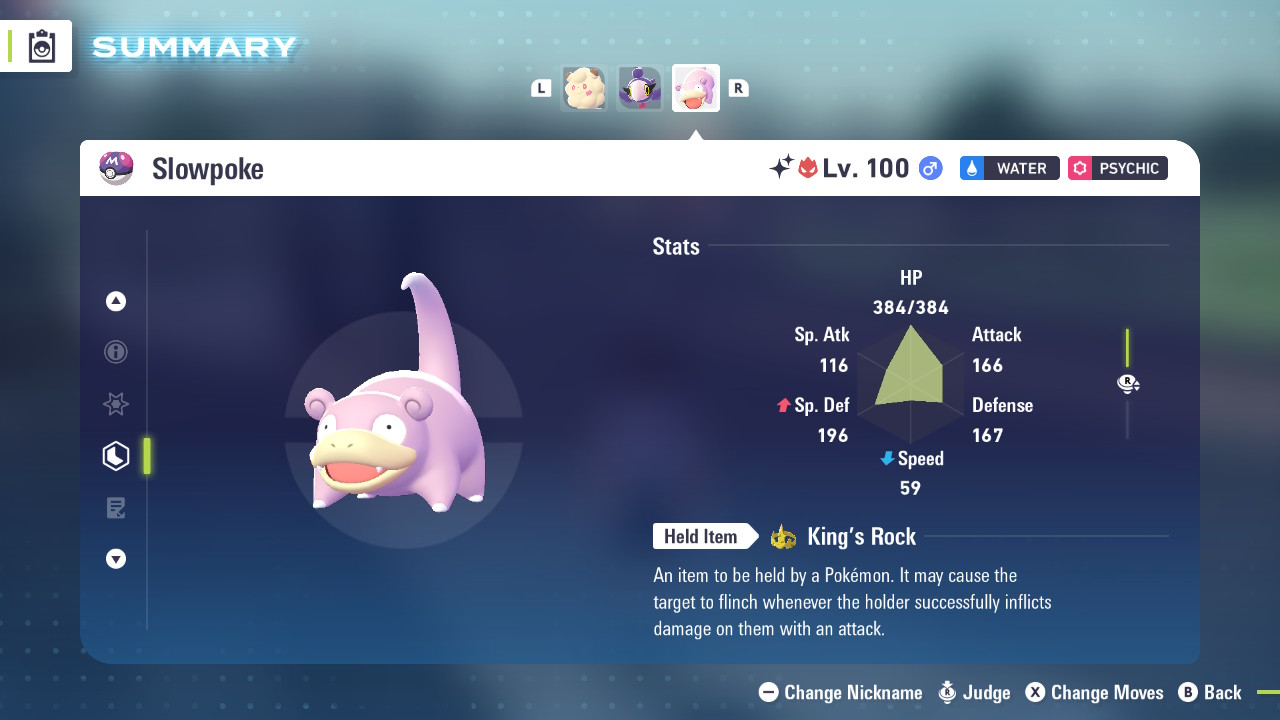Click the red mark icon left of the level
Screen dimensions: 1280x720
810,168
